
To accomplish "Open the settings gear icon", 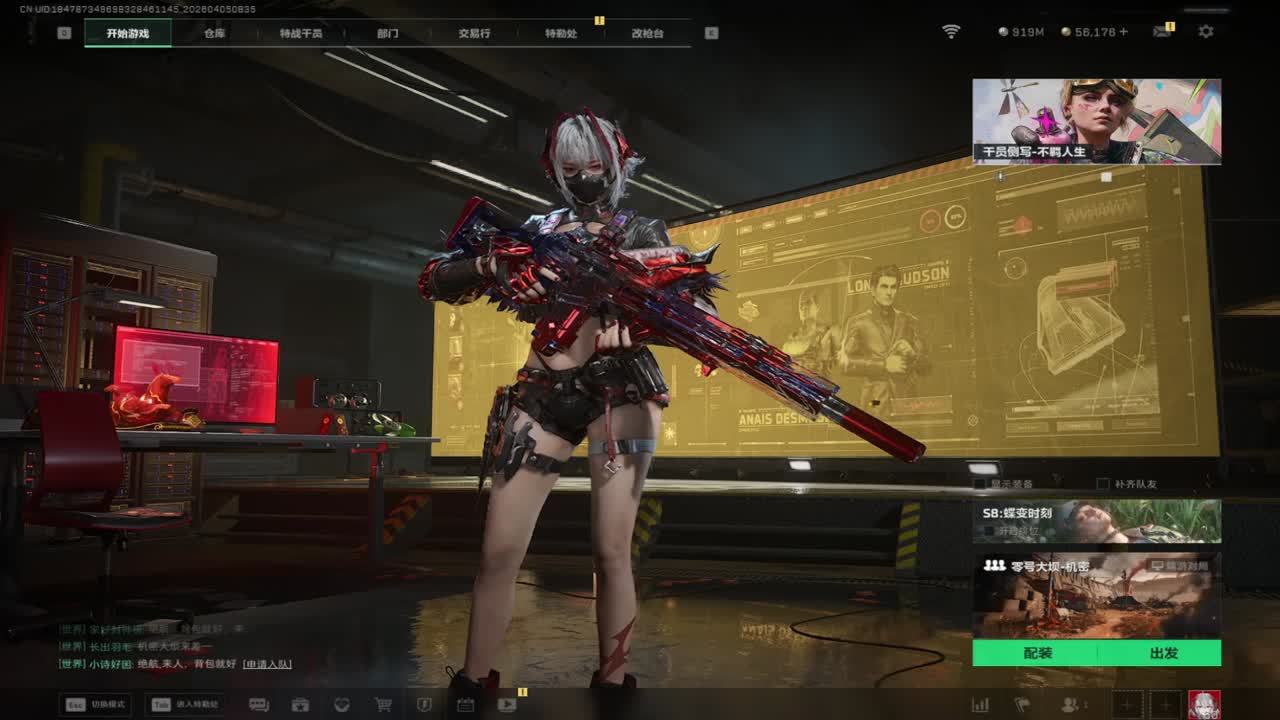I will pyautogui.click(x=1206, y=32).
